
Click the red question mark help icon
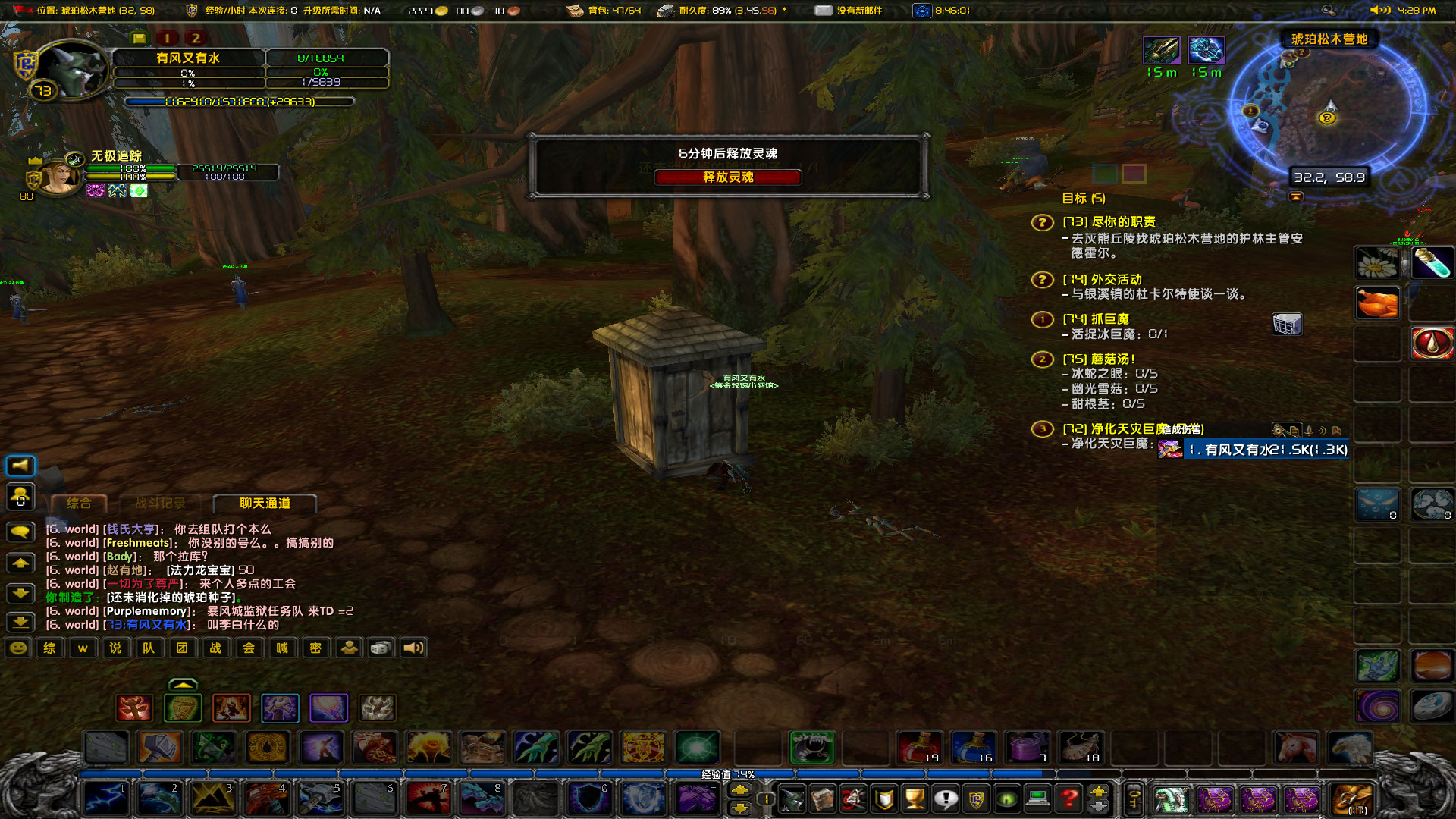pos(1069,799)
